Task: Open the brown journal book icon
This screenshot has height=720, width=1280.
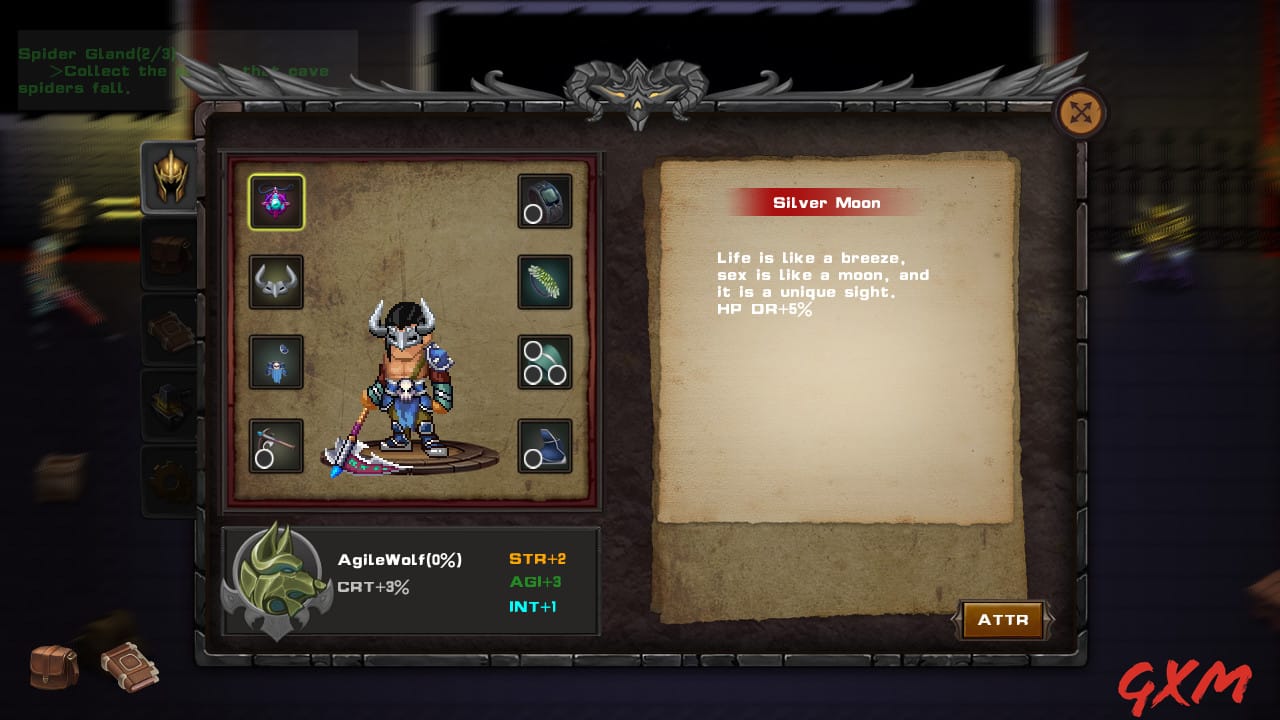Action: [x=129, y=664]
